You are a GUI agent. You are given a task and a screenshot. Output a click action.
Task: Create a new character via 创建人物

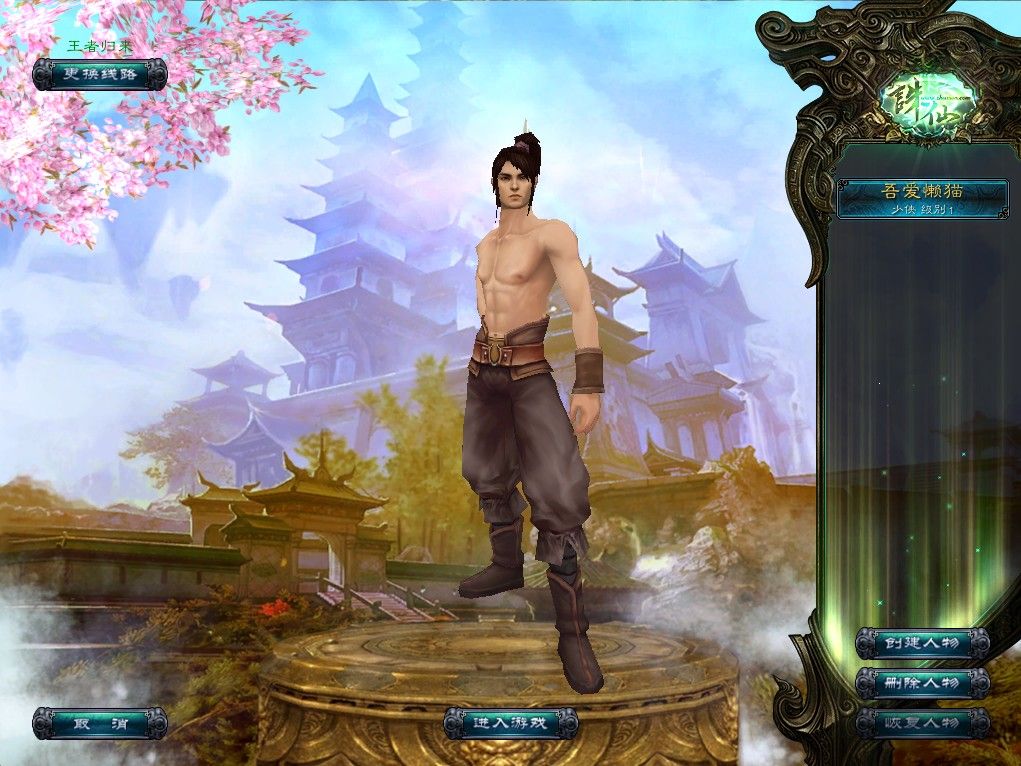click(x=922, y=643)
